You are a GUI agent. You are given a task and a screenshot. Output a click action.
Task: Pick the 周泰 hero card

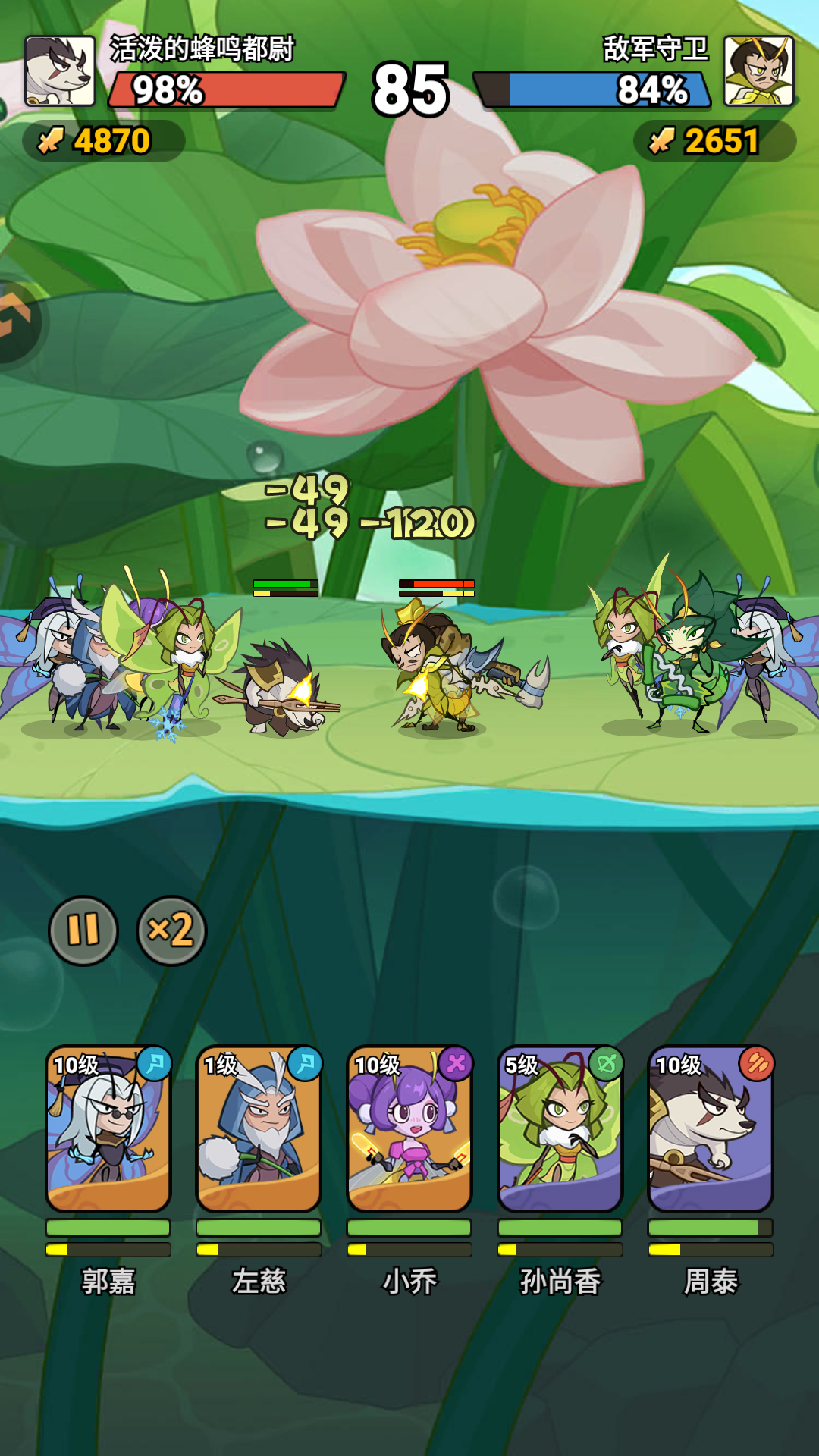[x=711, y=1129]
